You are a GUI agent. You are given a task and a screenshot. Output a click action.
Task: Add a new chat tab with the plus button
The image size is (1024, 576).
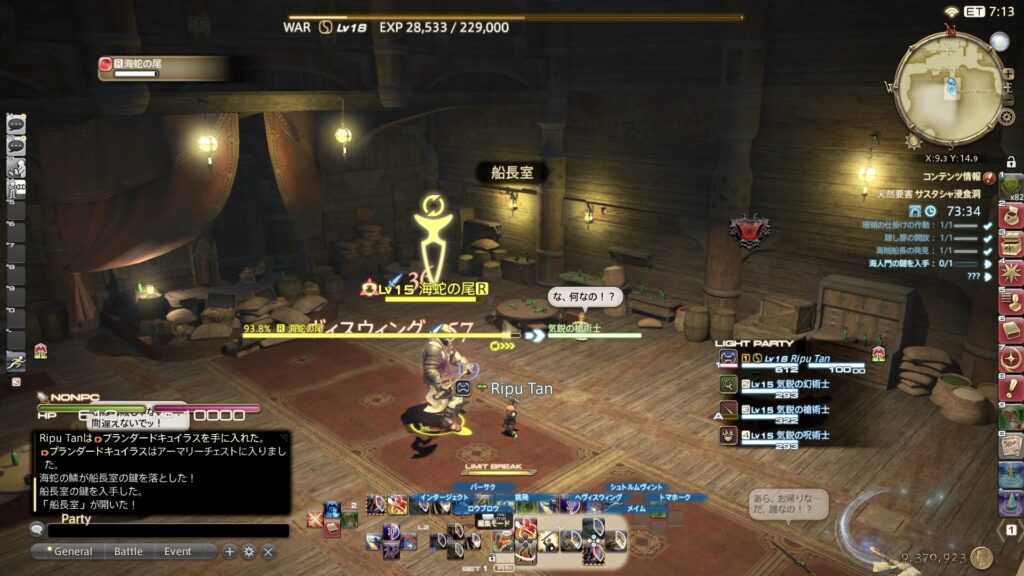pyautogui.click(x=230, y=551)
